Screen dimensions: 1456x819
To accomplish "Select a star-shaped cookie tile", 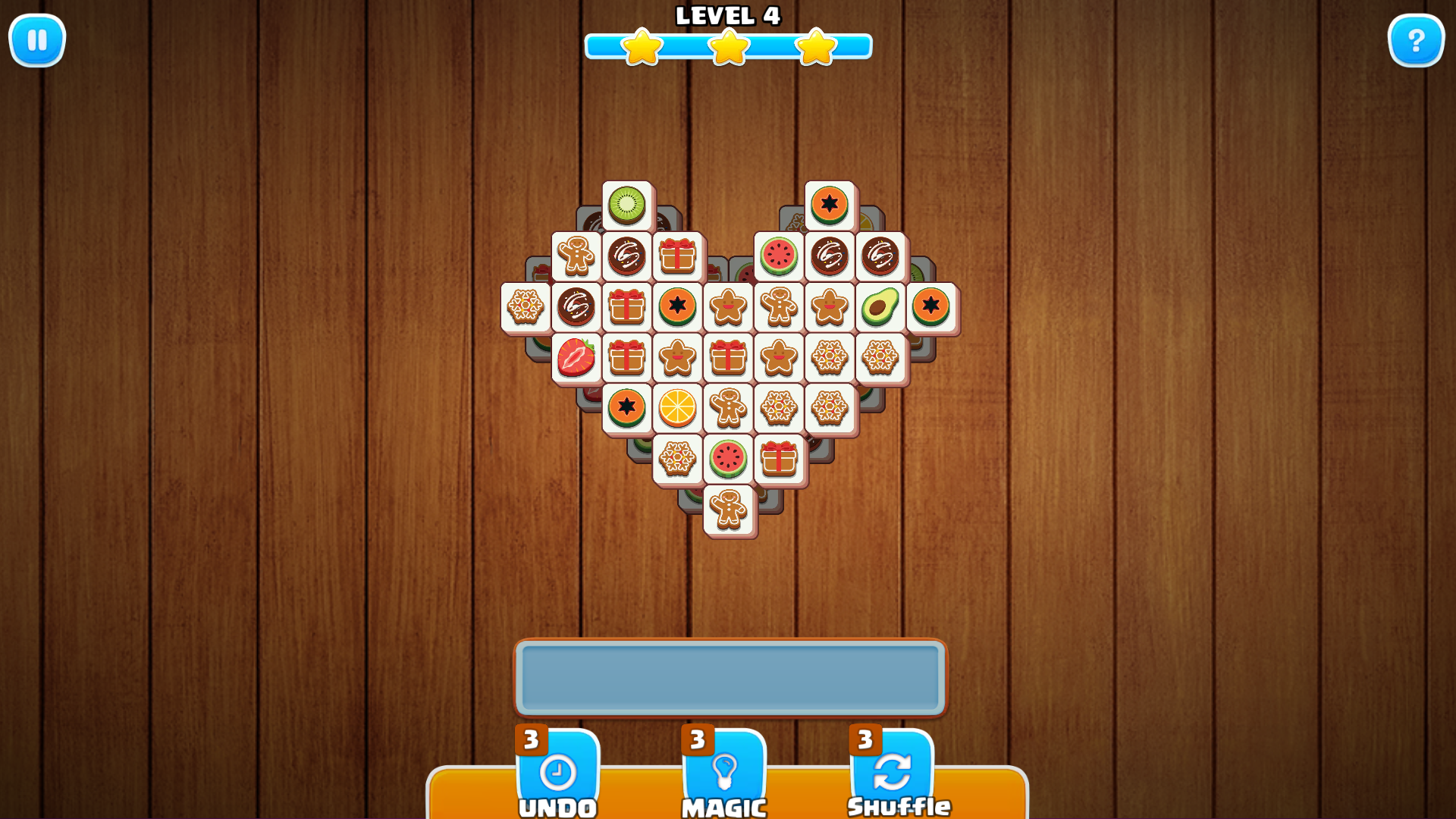I will pyautogui.click(x=728, y=307).
